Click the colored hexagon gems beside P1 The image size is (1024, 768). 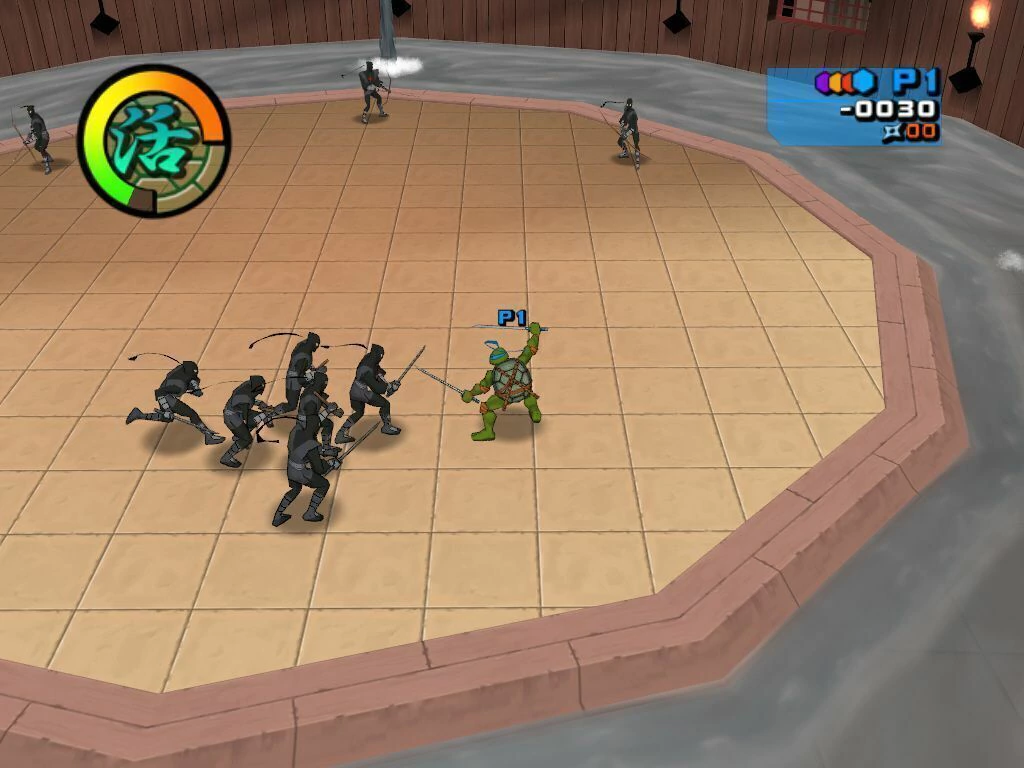pos(846,82)
